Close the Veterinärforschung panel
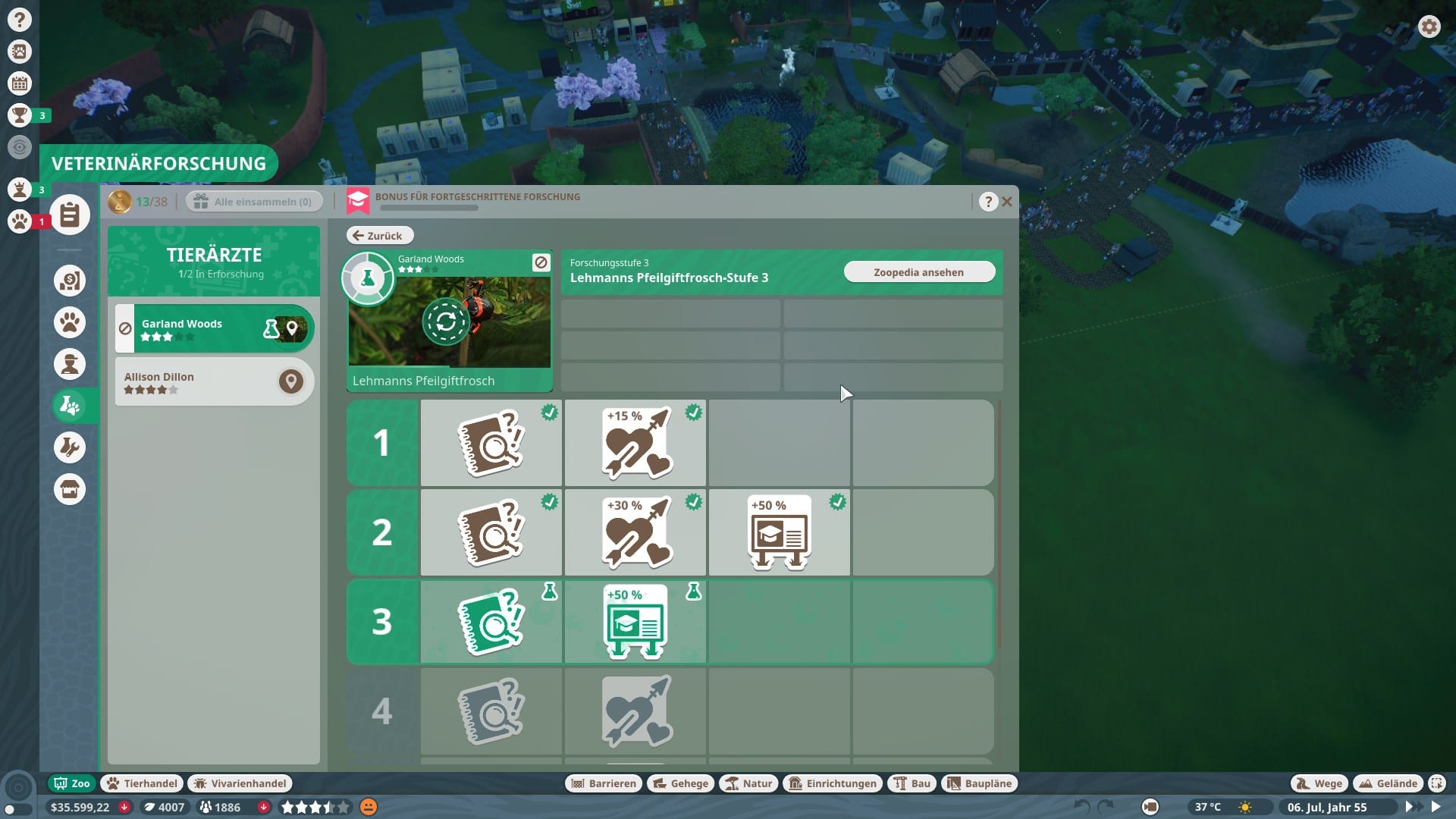Screen dimensions: 1456x819 [1007, 202]
